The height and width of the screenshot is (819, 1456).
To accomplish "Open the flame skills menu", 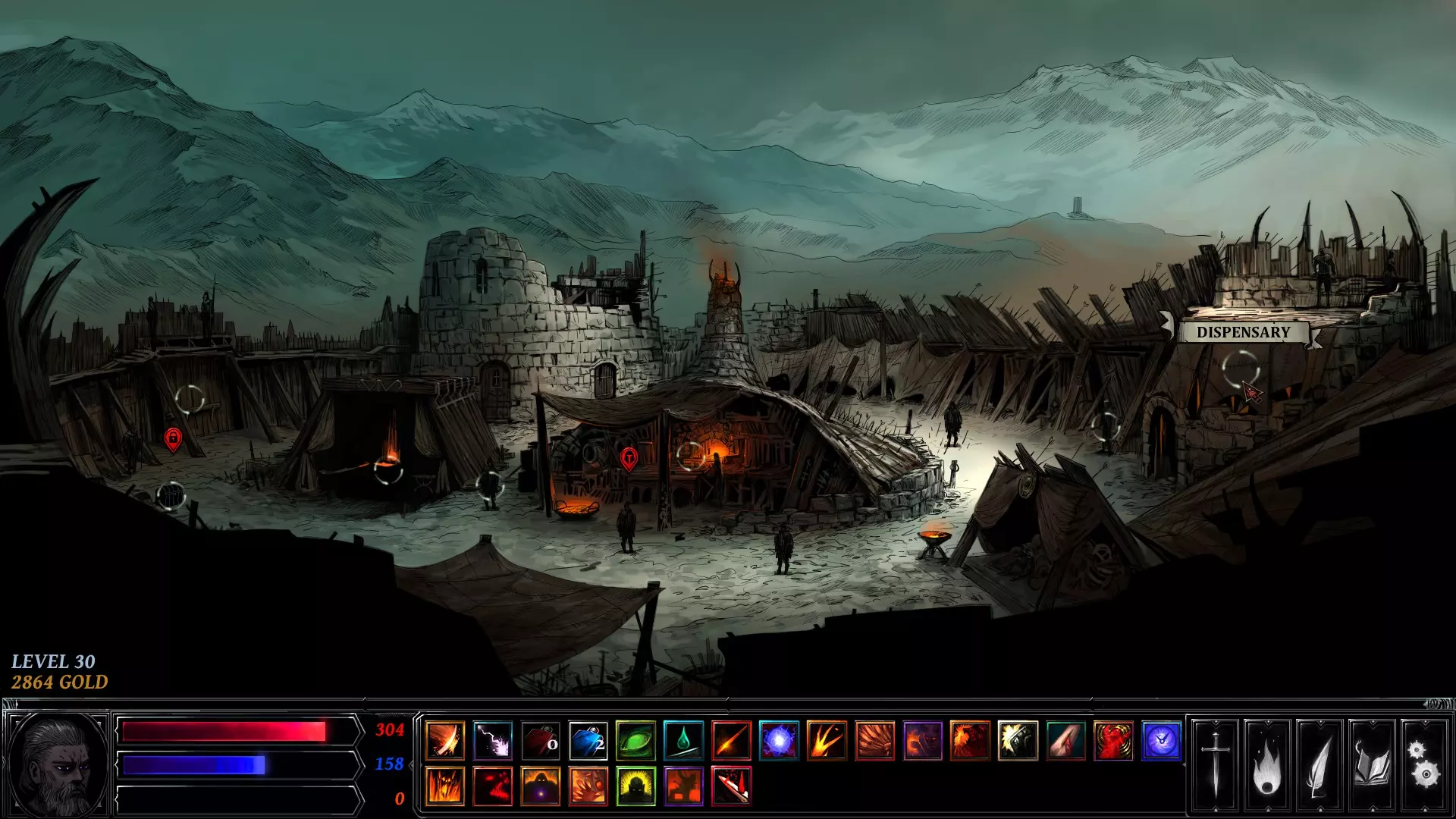I will (1267, 766).
